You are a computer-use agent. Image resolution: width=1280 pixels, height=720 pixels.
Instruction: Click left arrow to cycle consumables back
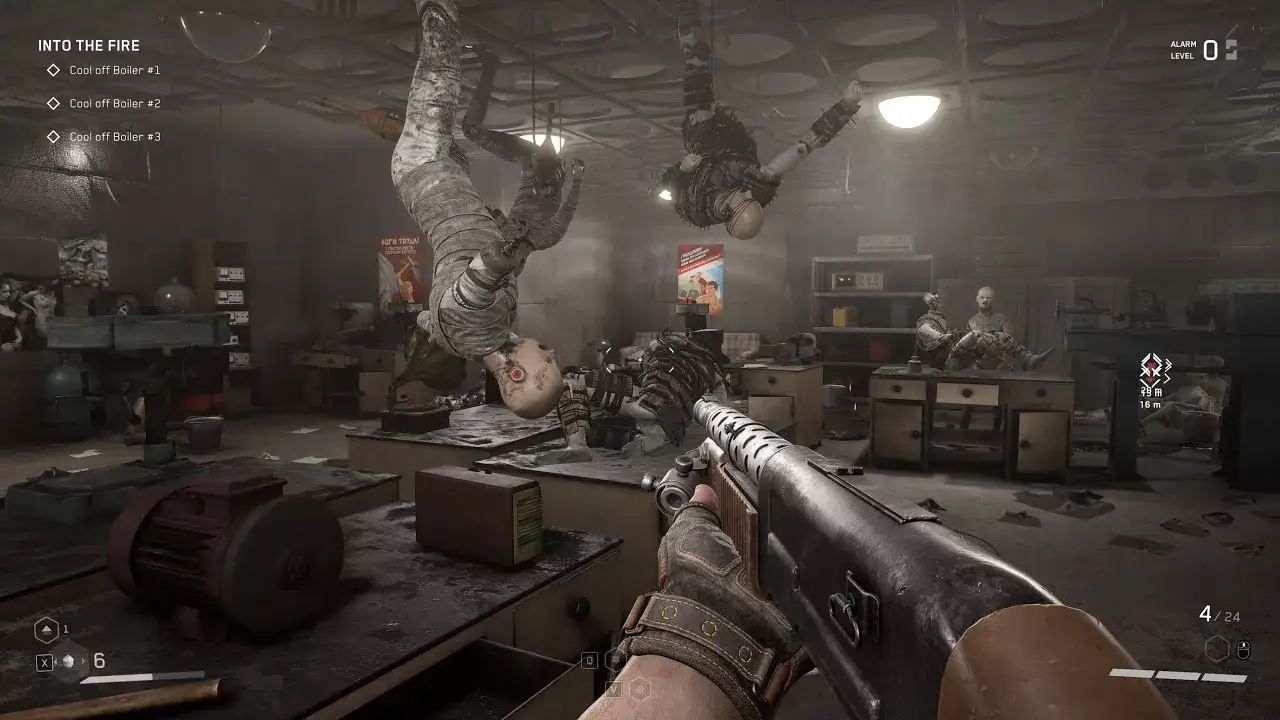click(55, 660)
